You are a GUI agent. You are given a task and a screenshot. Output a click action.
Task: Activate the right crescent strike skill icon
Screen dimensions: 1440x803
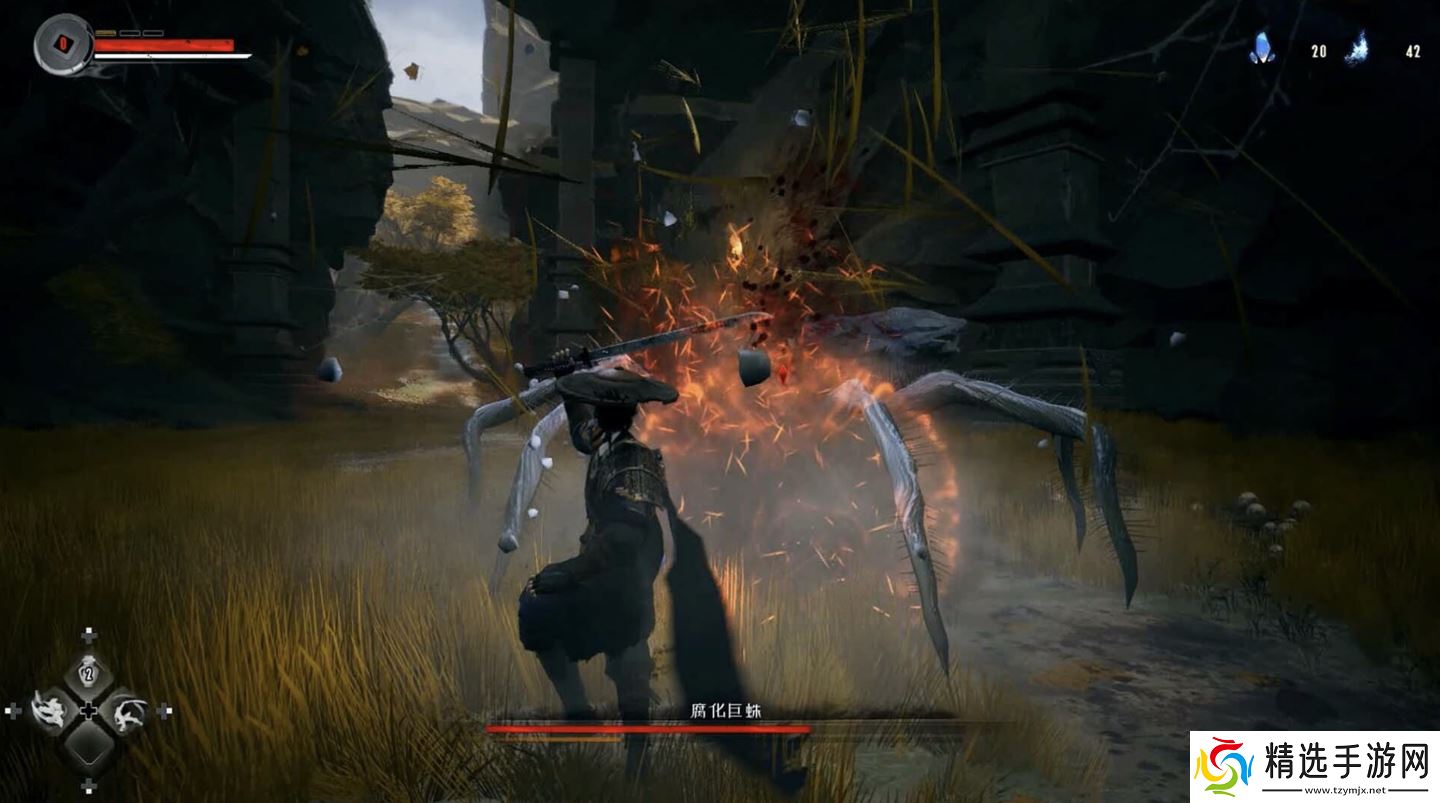[128, 711]
